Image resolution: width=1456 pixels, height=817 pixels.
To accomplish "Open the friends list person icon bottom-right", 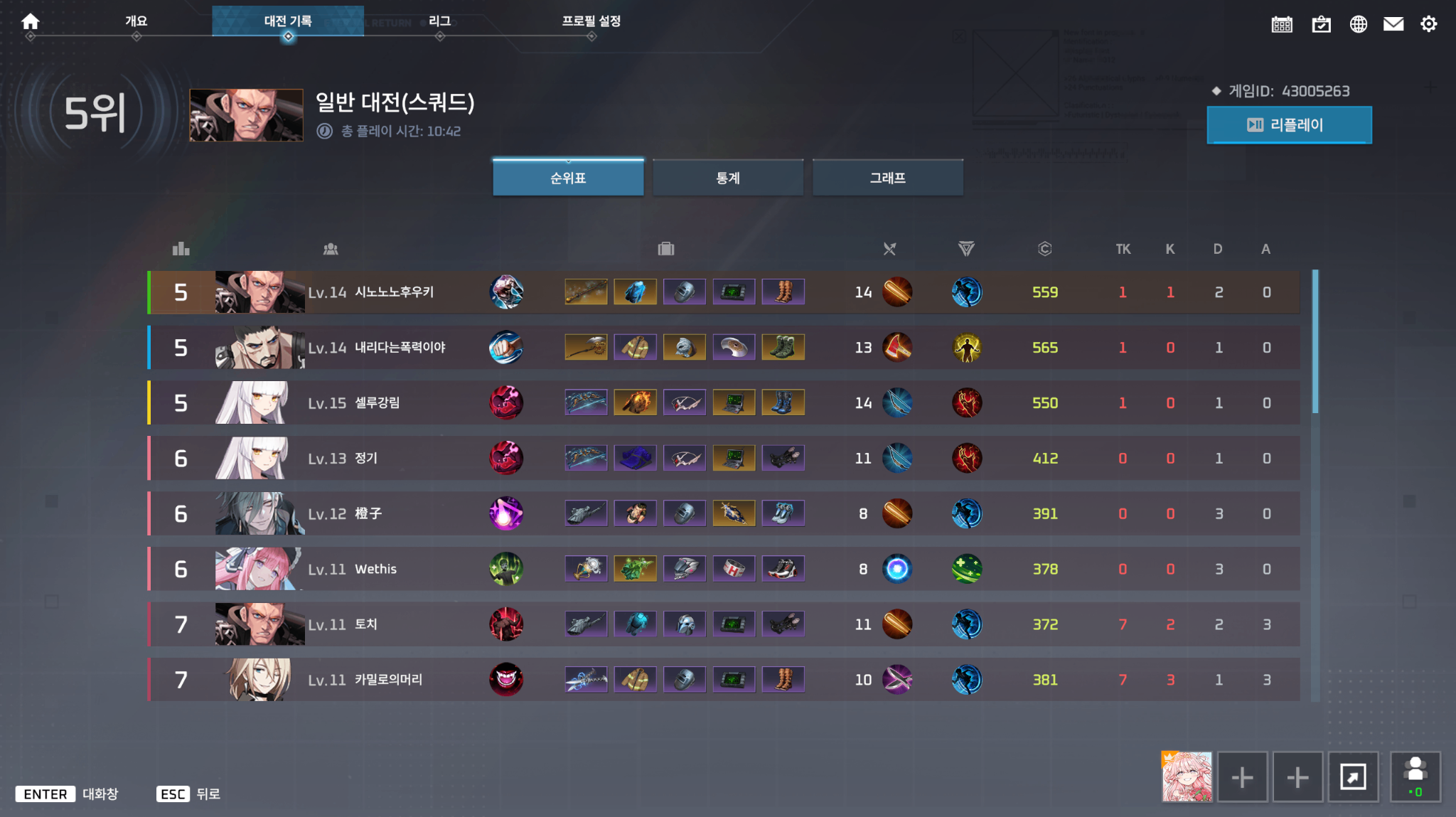I will (1415, 777).
